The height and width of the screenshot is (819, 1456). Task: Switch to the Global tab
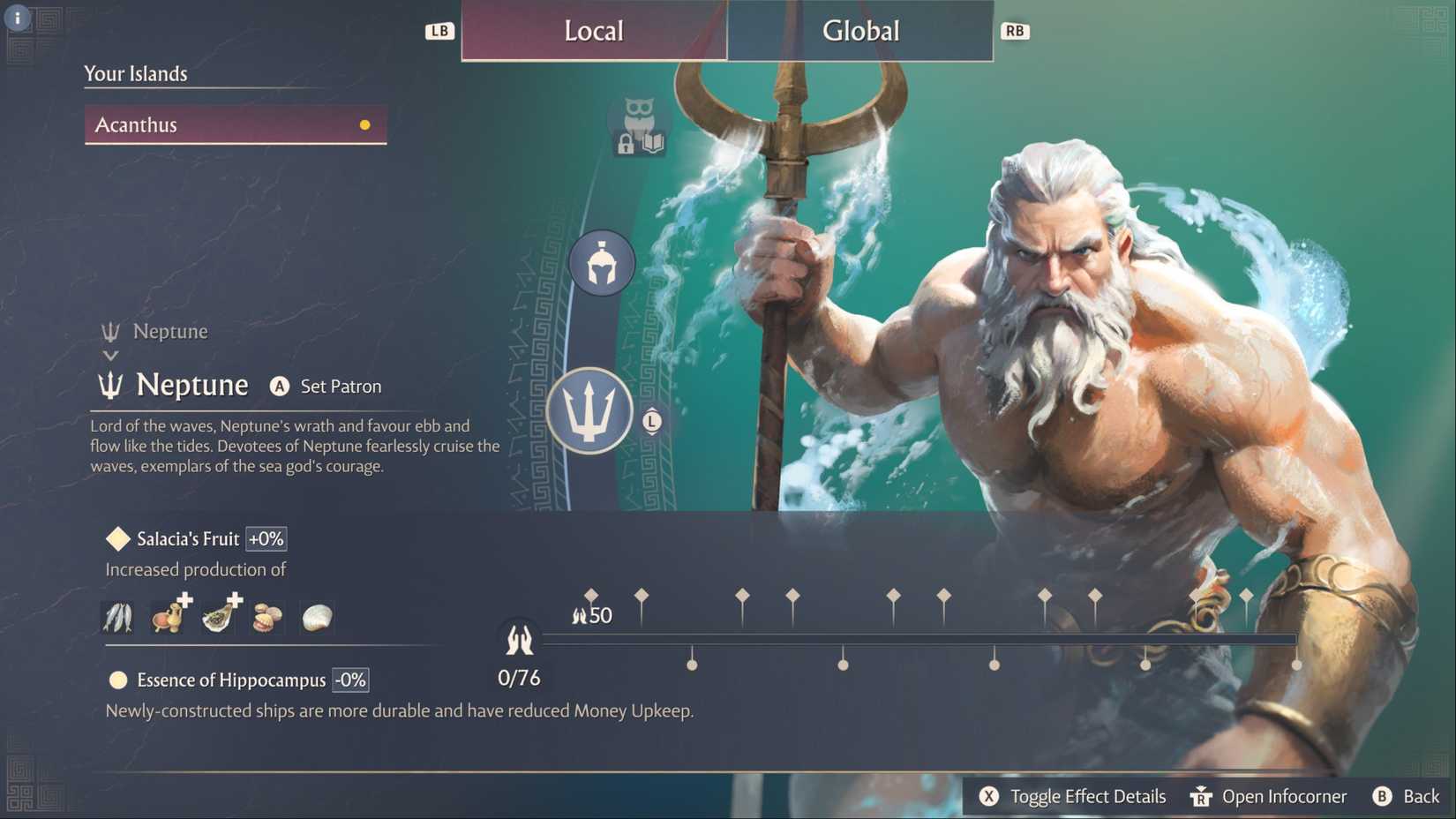860,31
